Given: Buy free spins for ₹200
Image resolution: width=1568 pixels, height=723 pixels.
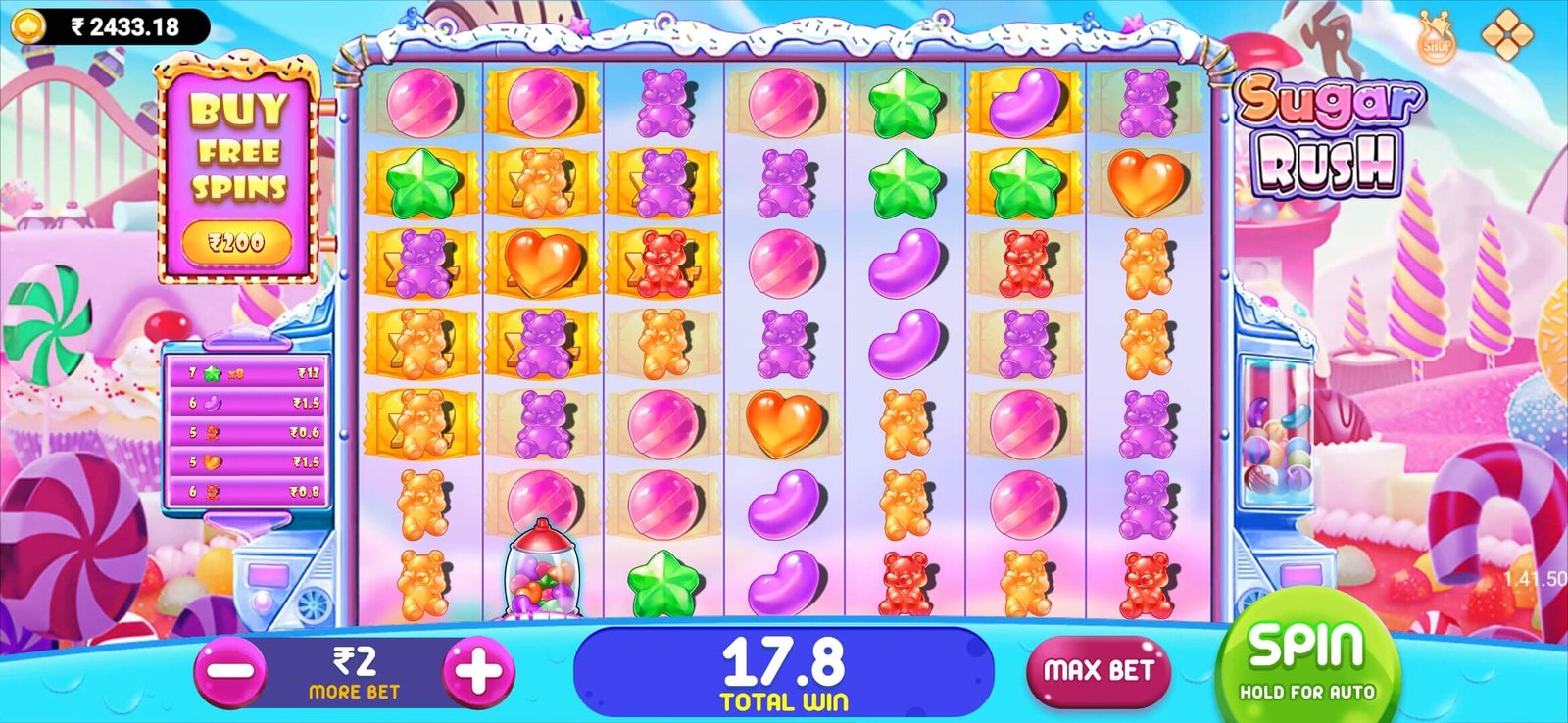Looking at the screenshot, I should pos(237,240).
